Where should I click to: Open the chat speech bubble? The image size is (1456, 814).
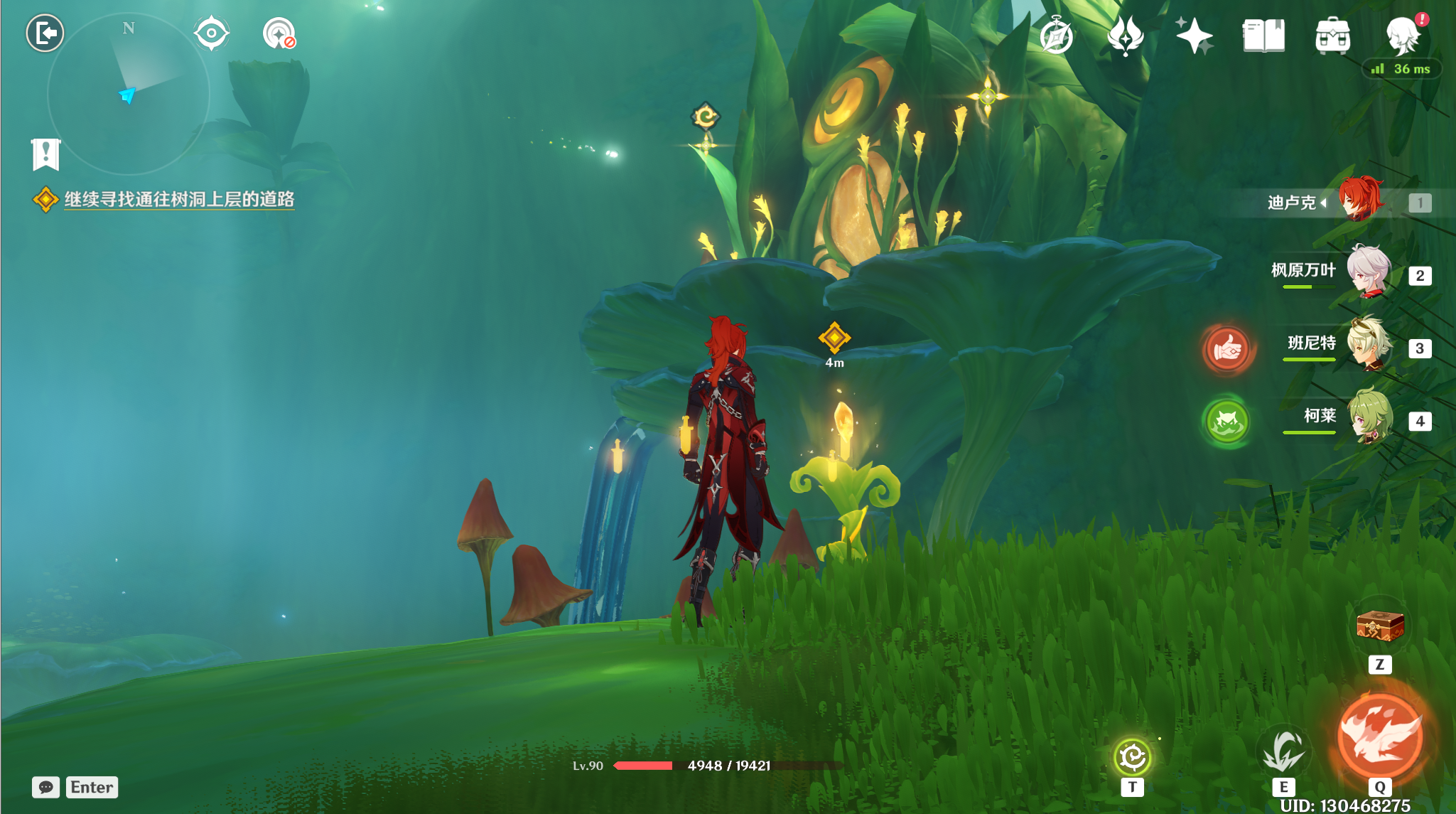pyautogui.click(x=46, y=787)
